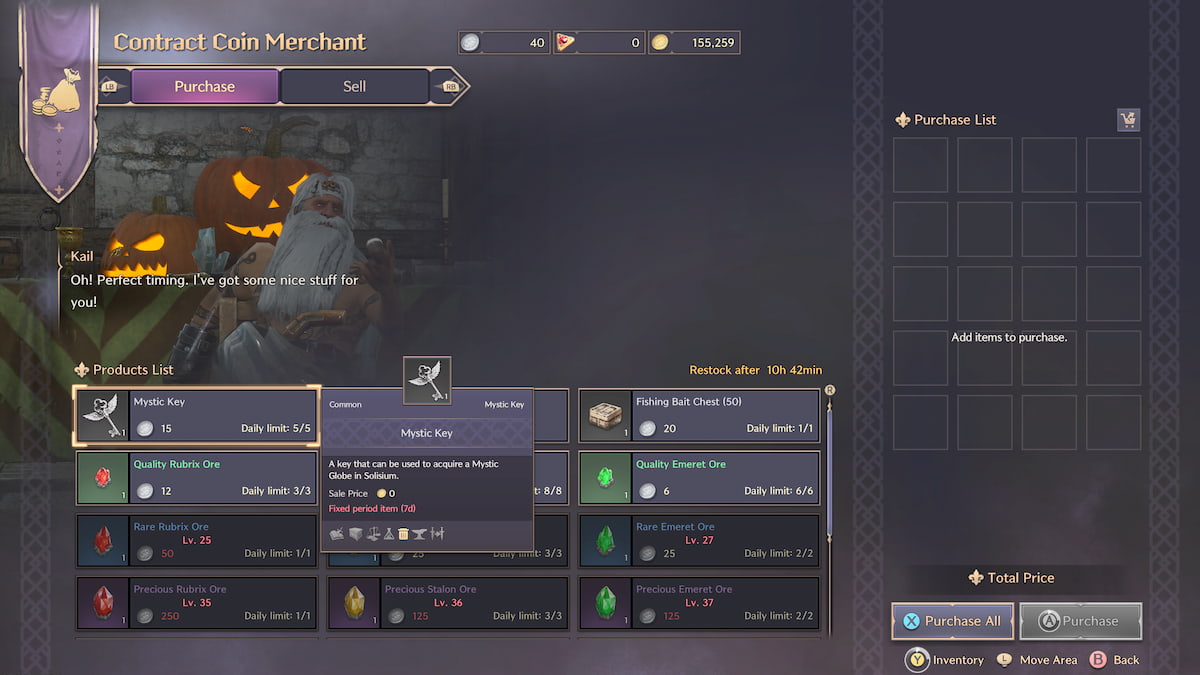1200x675 pixels.
Task: Click the Purchase All button
Action: tap(952, 621)
